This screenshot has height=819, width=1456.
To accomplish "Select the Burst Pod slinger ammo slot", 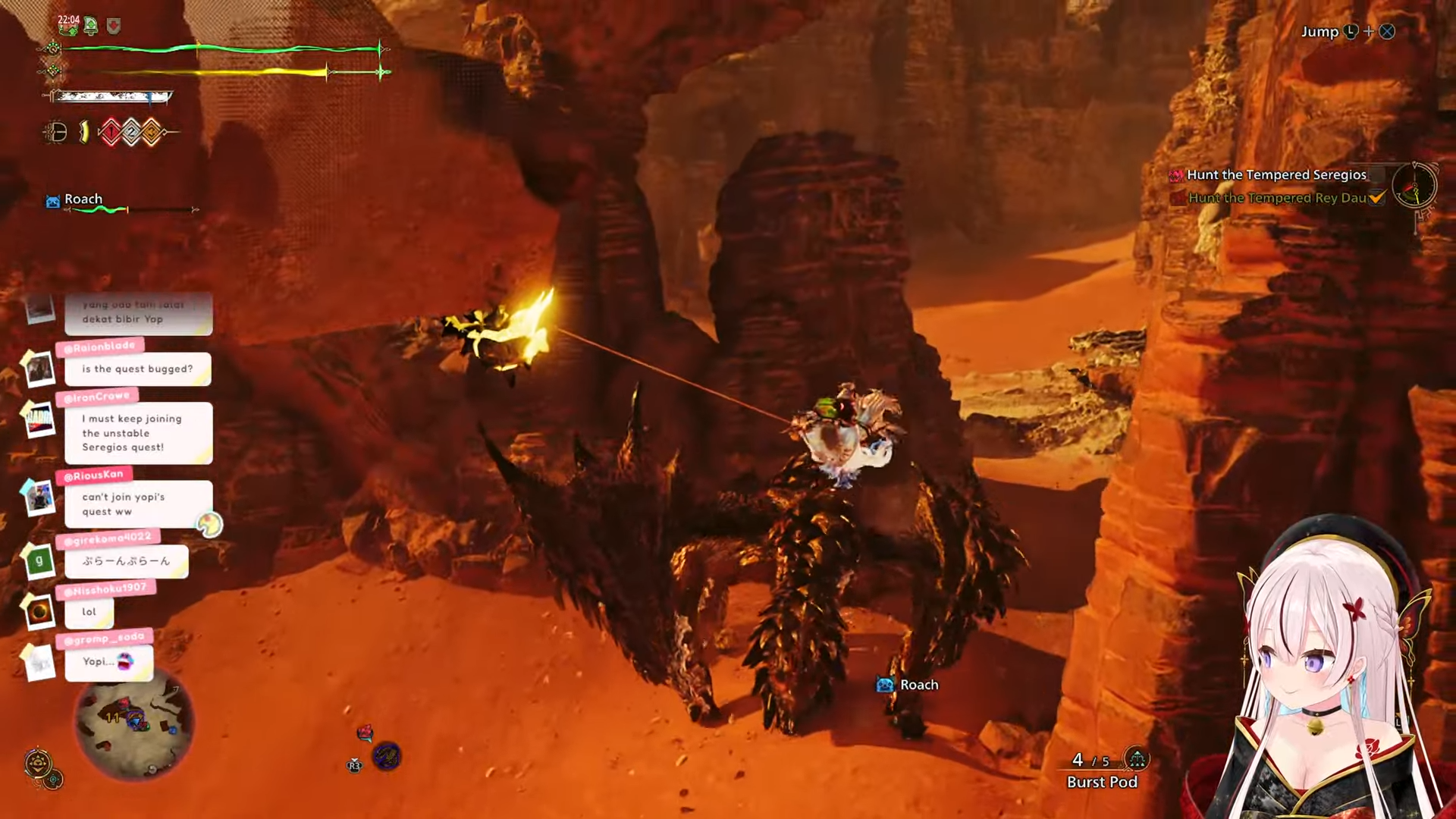I will pos(1102,772).
